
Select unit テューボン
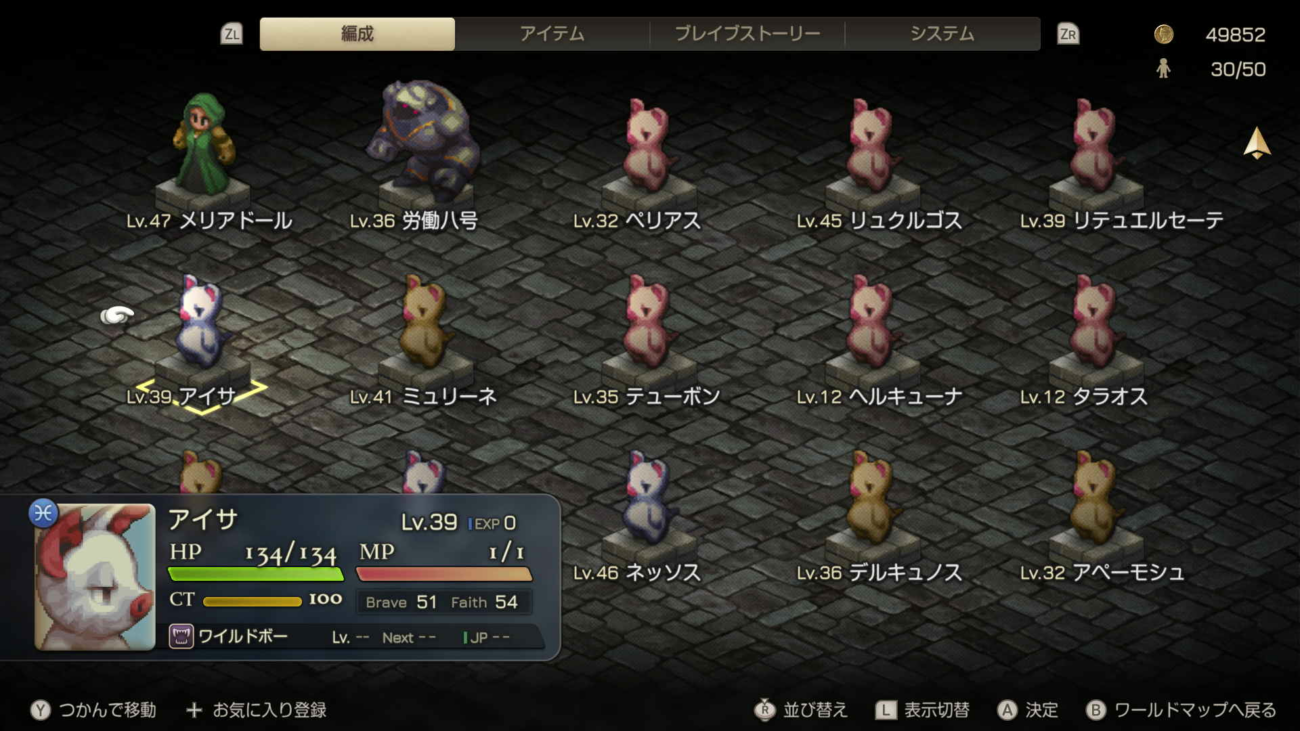coord(649,327)
